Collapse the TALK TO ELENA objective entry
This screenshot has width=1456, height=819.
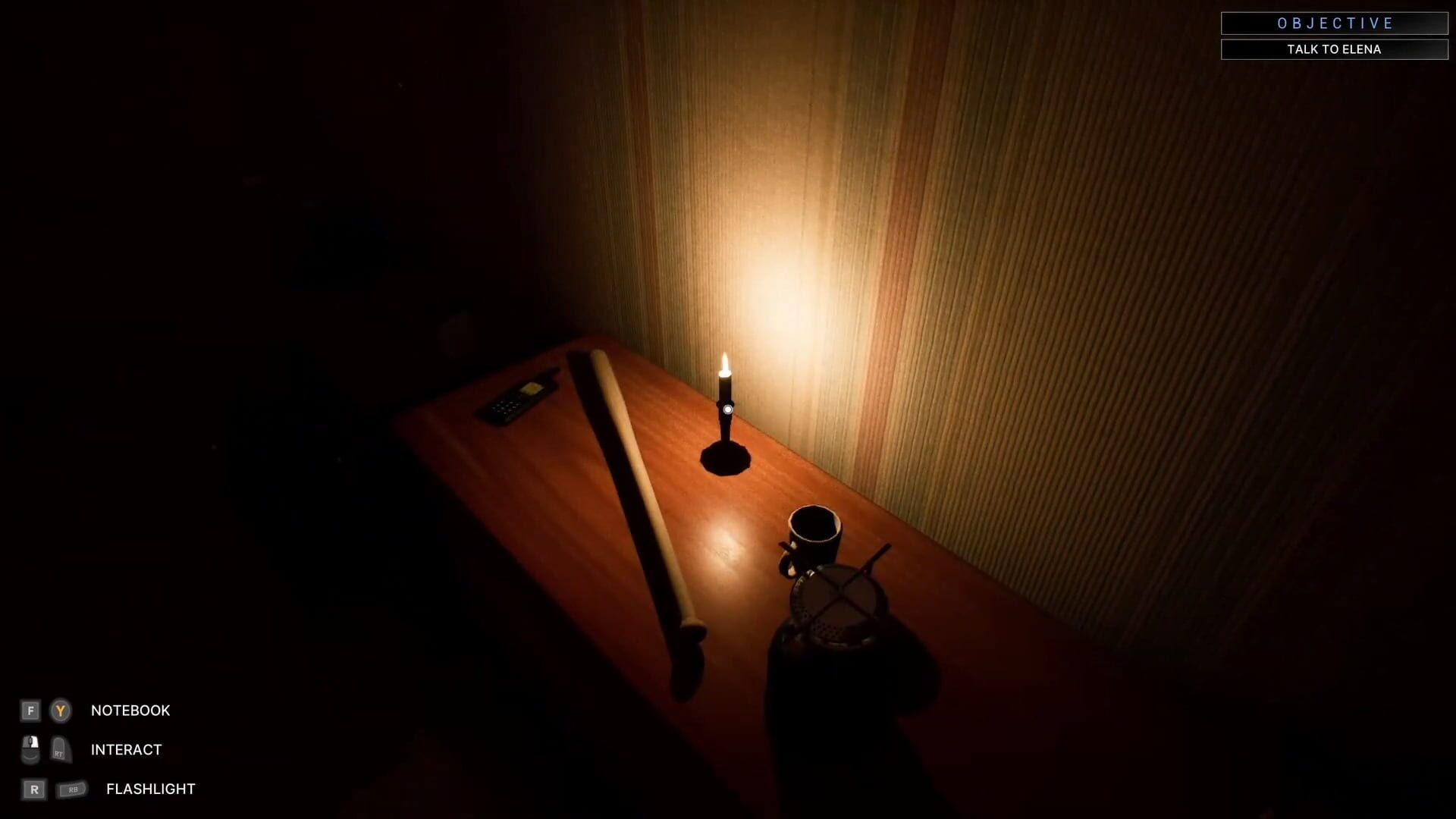tap(1335, 49)
